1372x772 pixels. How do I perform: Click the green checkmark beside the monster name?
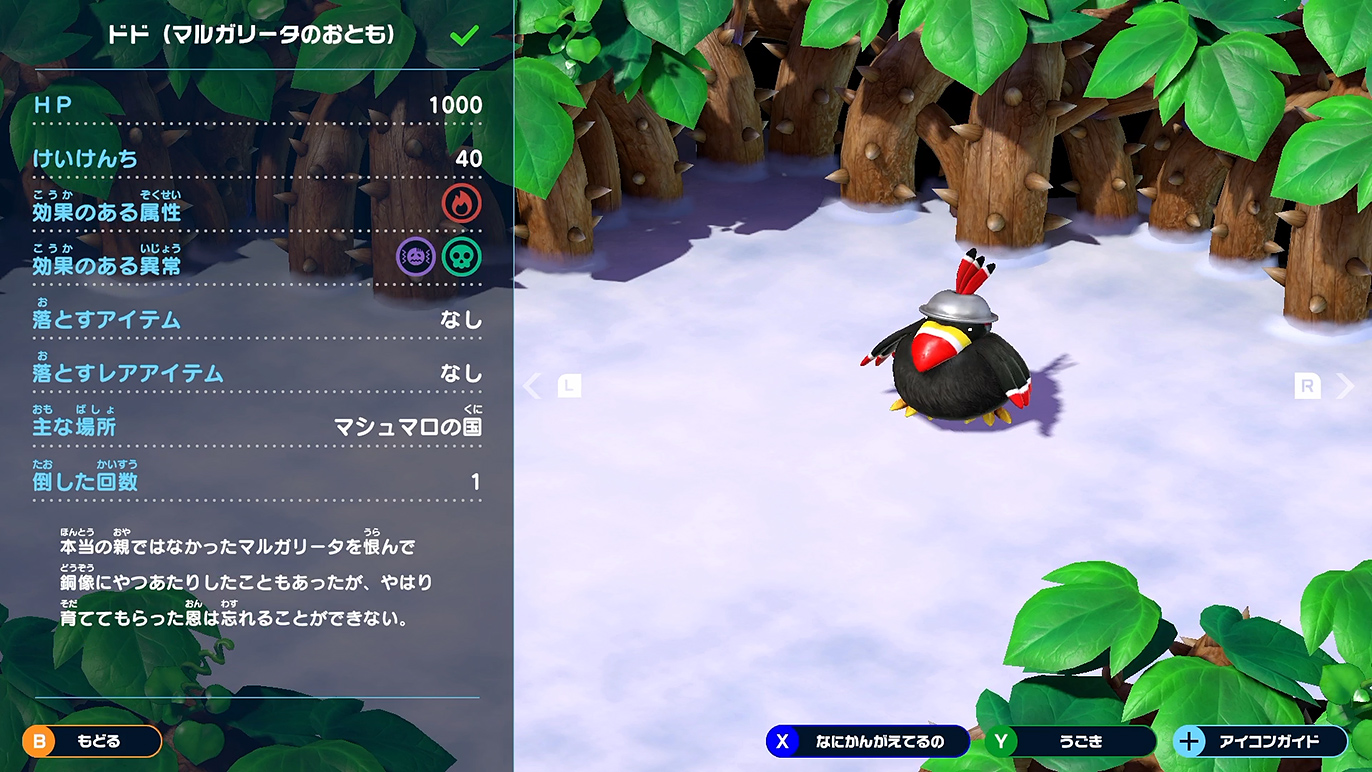[x=464, y=36]
